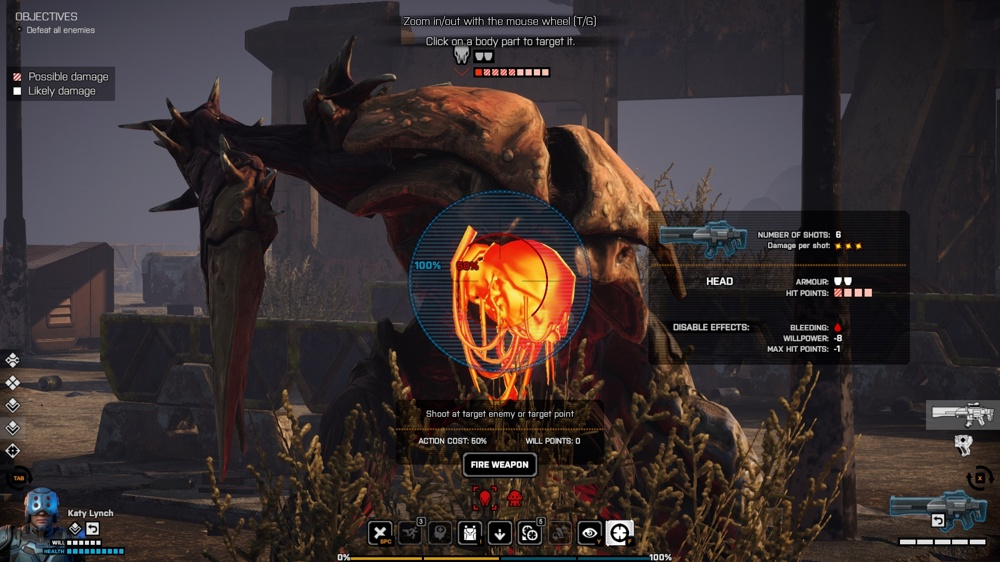Click Katy Lynch's soldier portrait
This screenshot has width=1000, height=562.
[41, 520]
